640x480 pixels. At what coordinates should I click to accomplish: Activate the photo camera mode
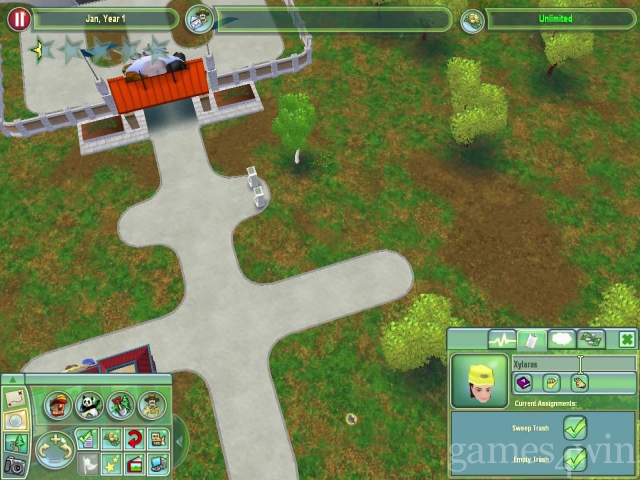tap(15, 464)
